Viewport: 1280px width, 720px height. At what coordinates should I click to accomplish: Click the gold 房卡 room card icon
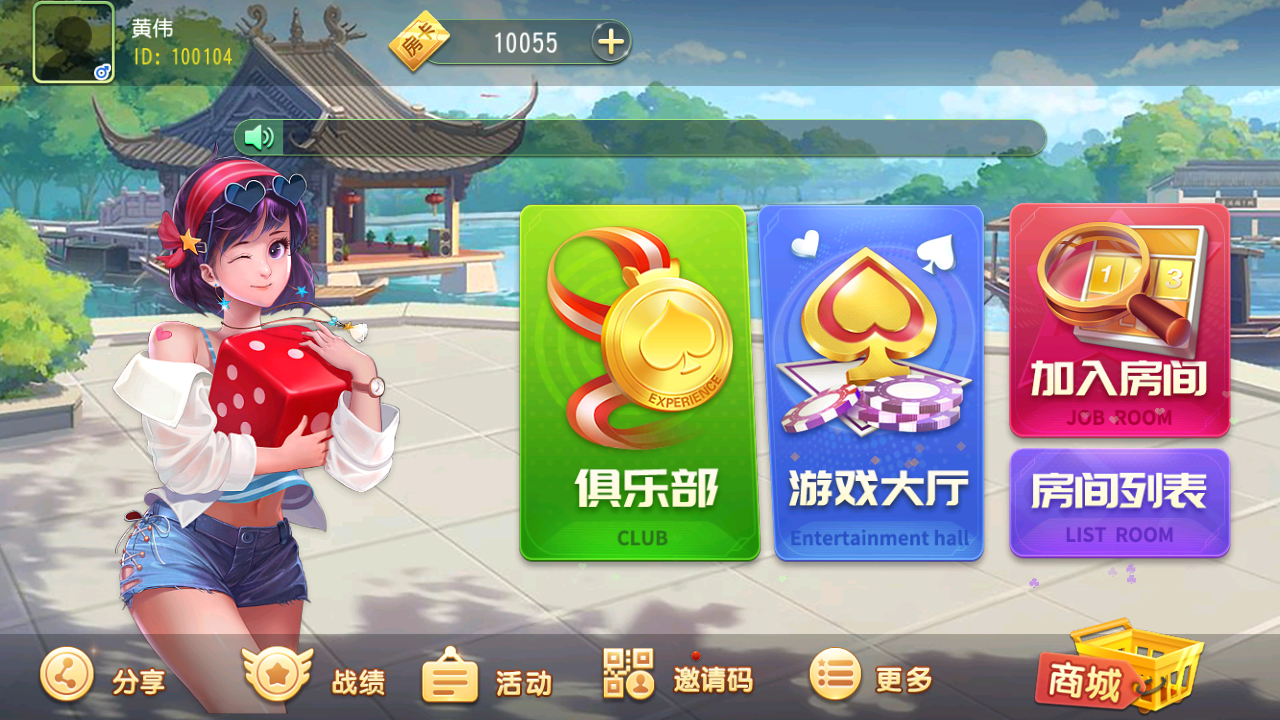(419, 40)
